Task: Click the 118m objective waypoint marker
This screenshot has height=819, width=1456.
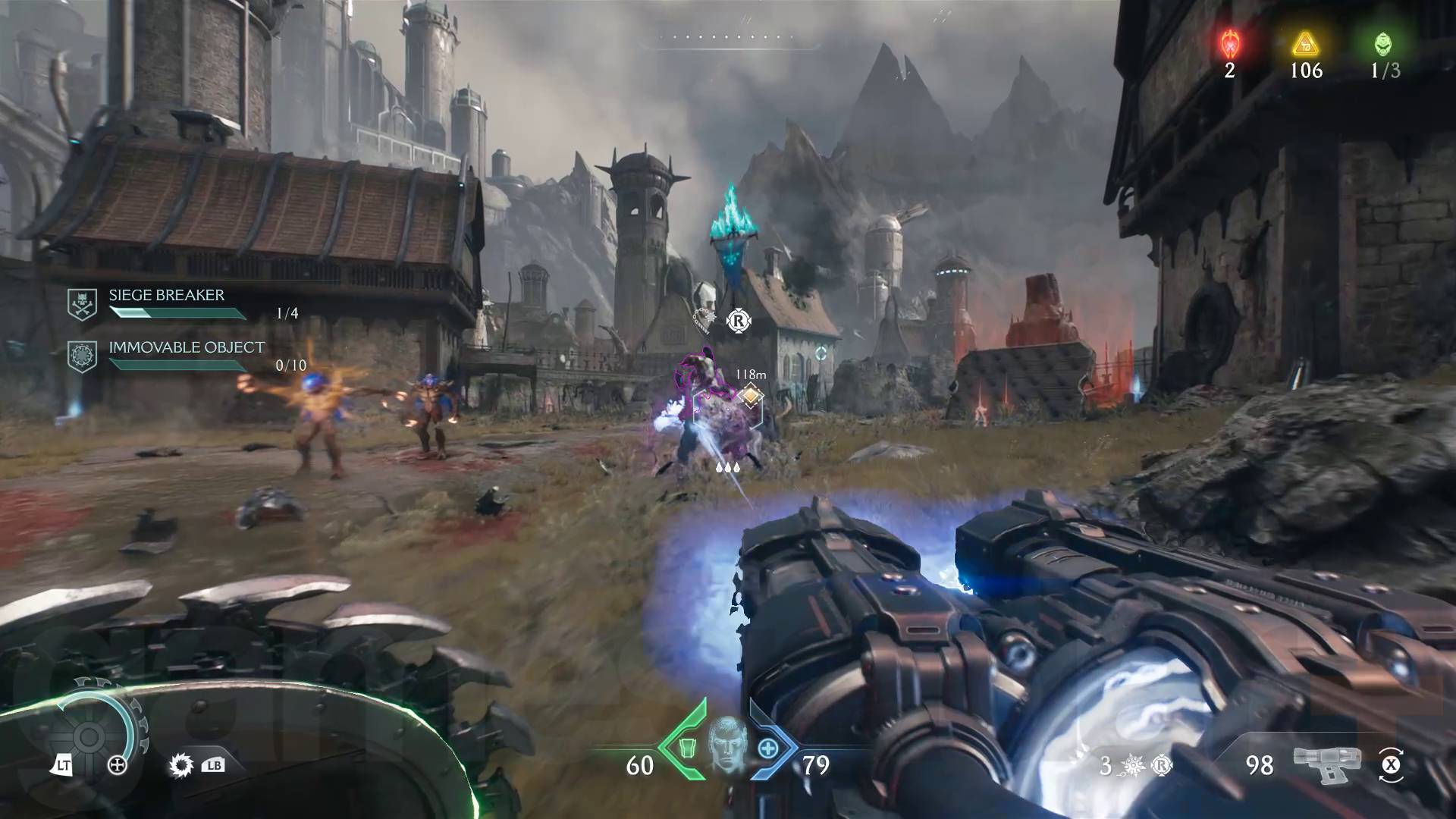Action: coord(750,395)
